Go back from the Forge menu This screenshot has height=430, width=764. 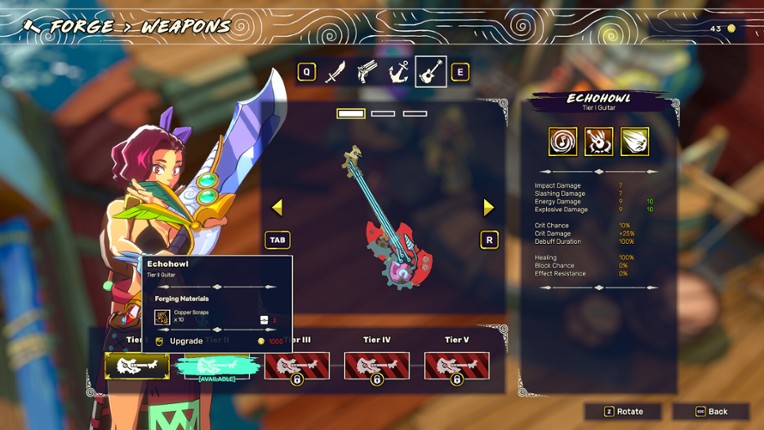coord(711,412)
